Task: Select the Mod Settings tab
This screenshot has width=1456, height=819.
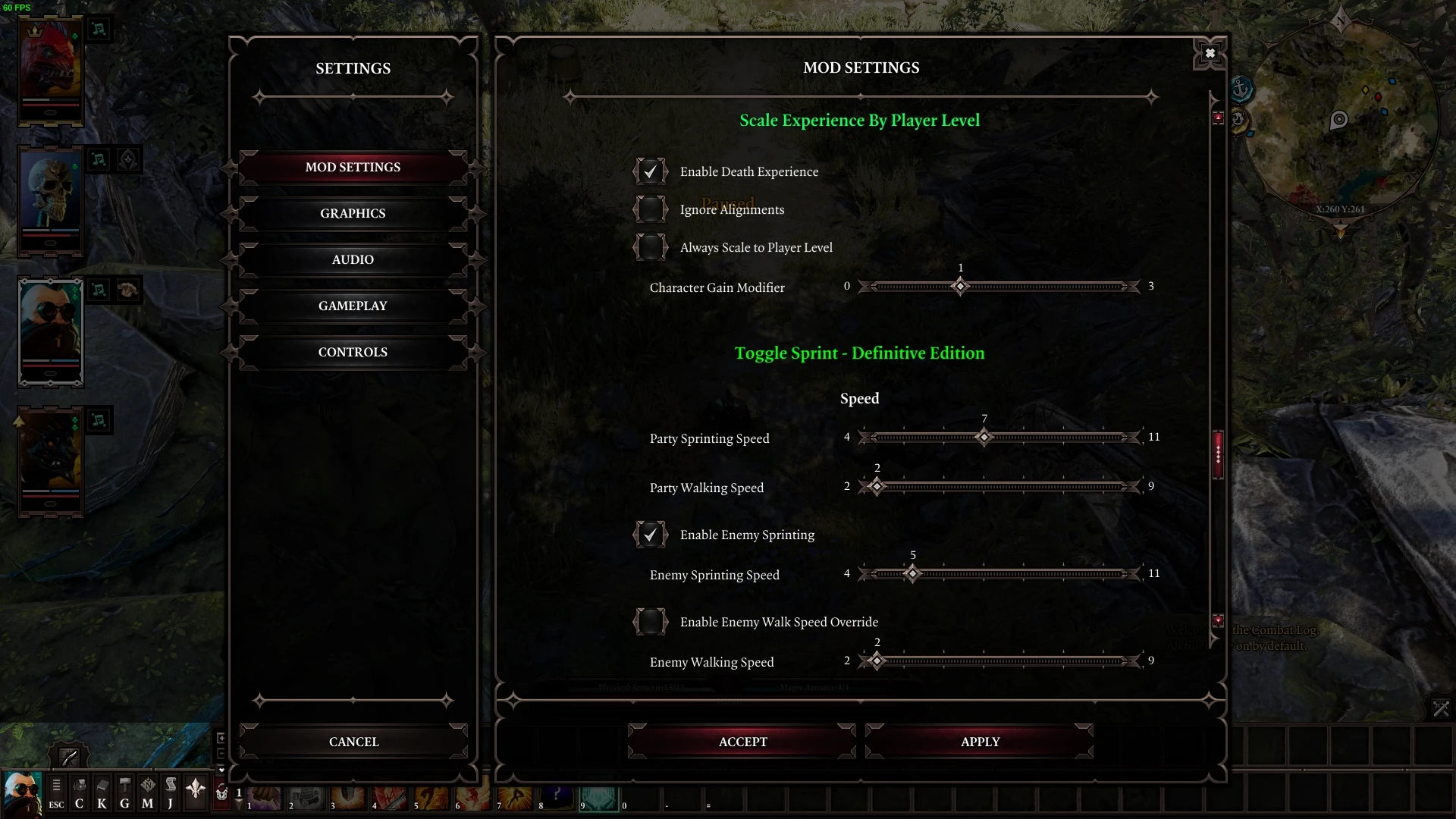Action: tap(353, 168)
